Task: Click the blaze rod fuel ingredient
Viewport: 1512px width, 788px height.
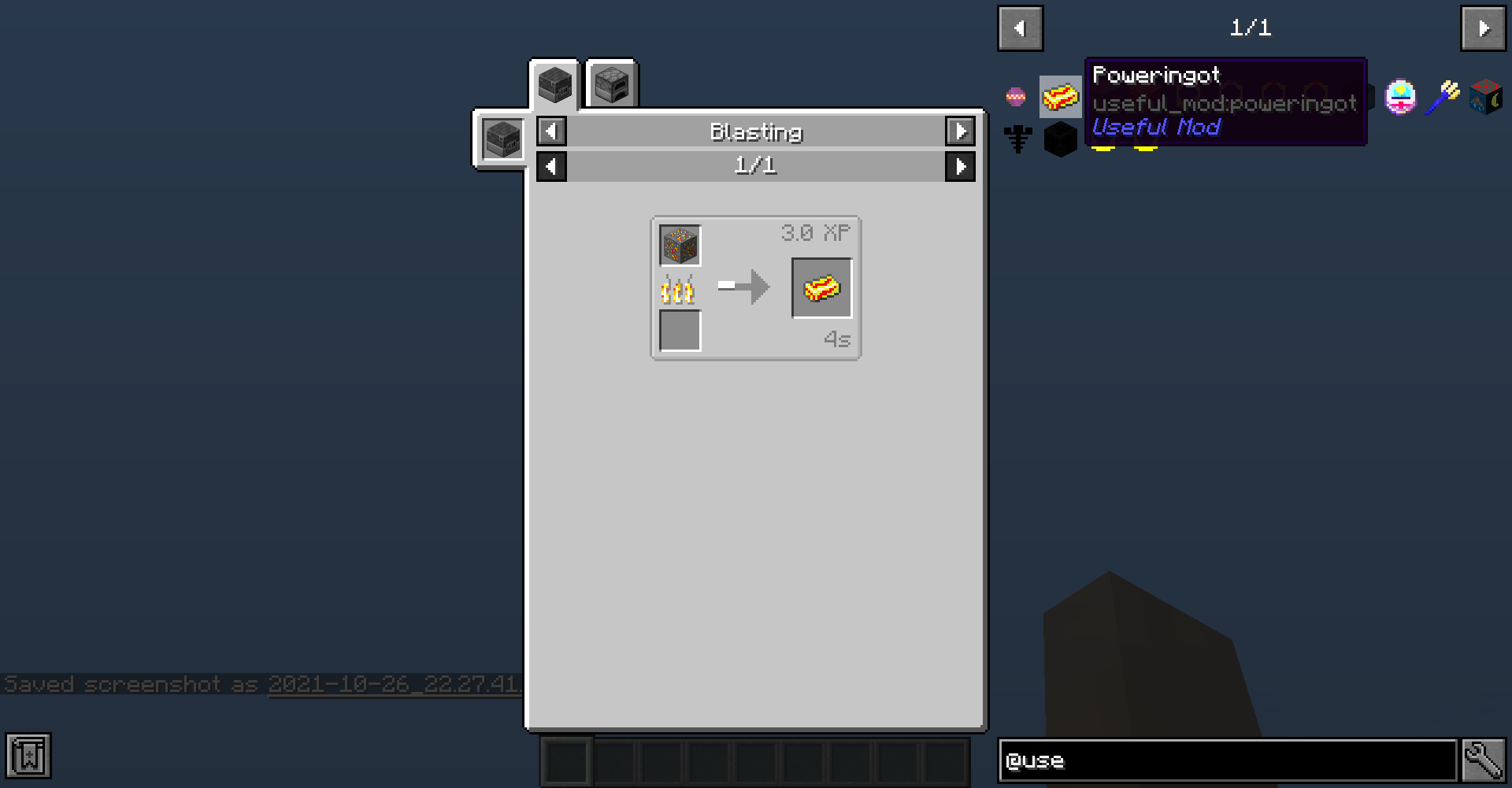Action: 679,289
